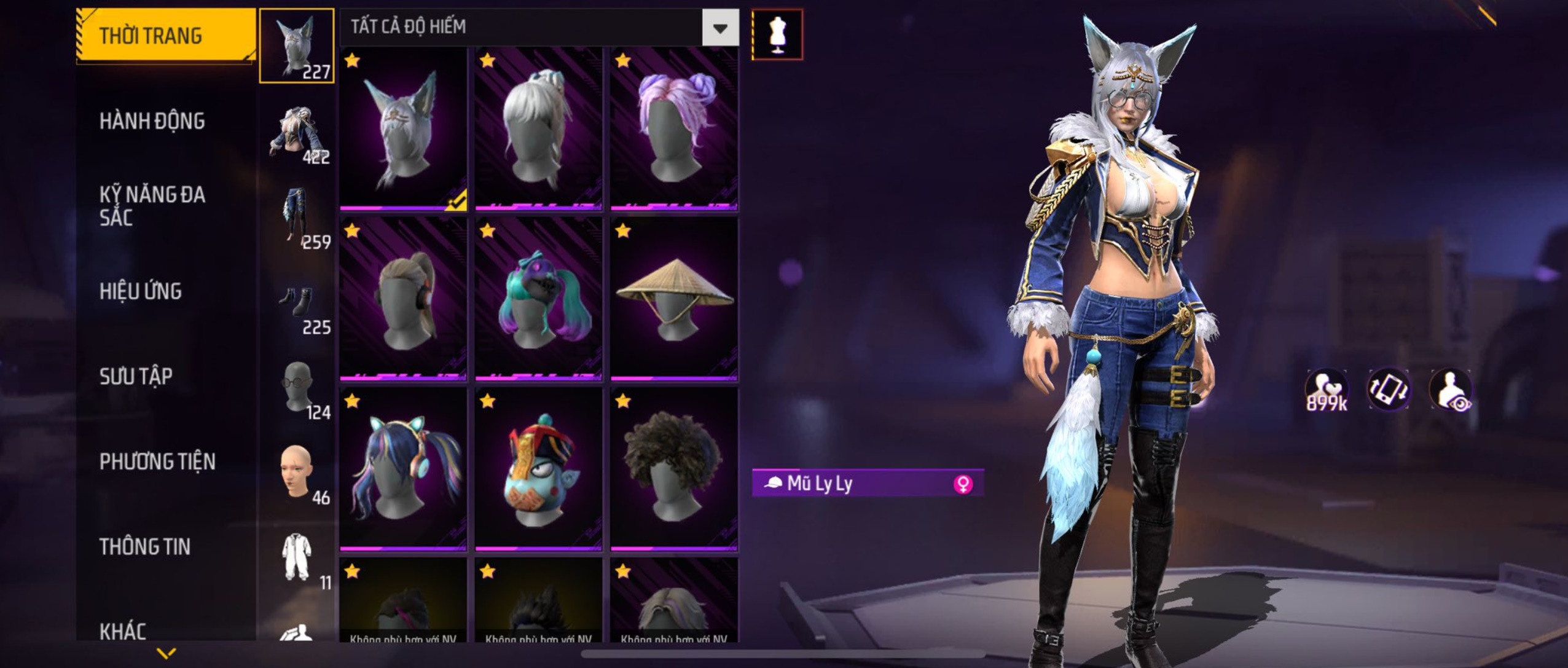Open the rarity filter dropdown
The image size is (1568, 668).
click(x=720, y=28)
